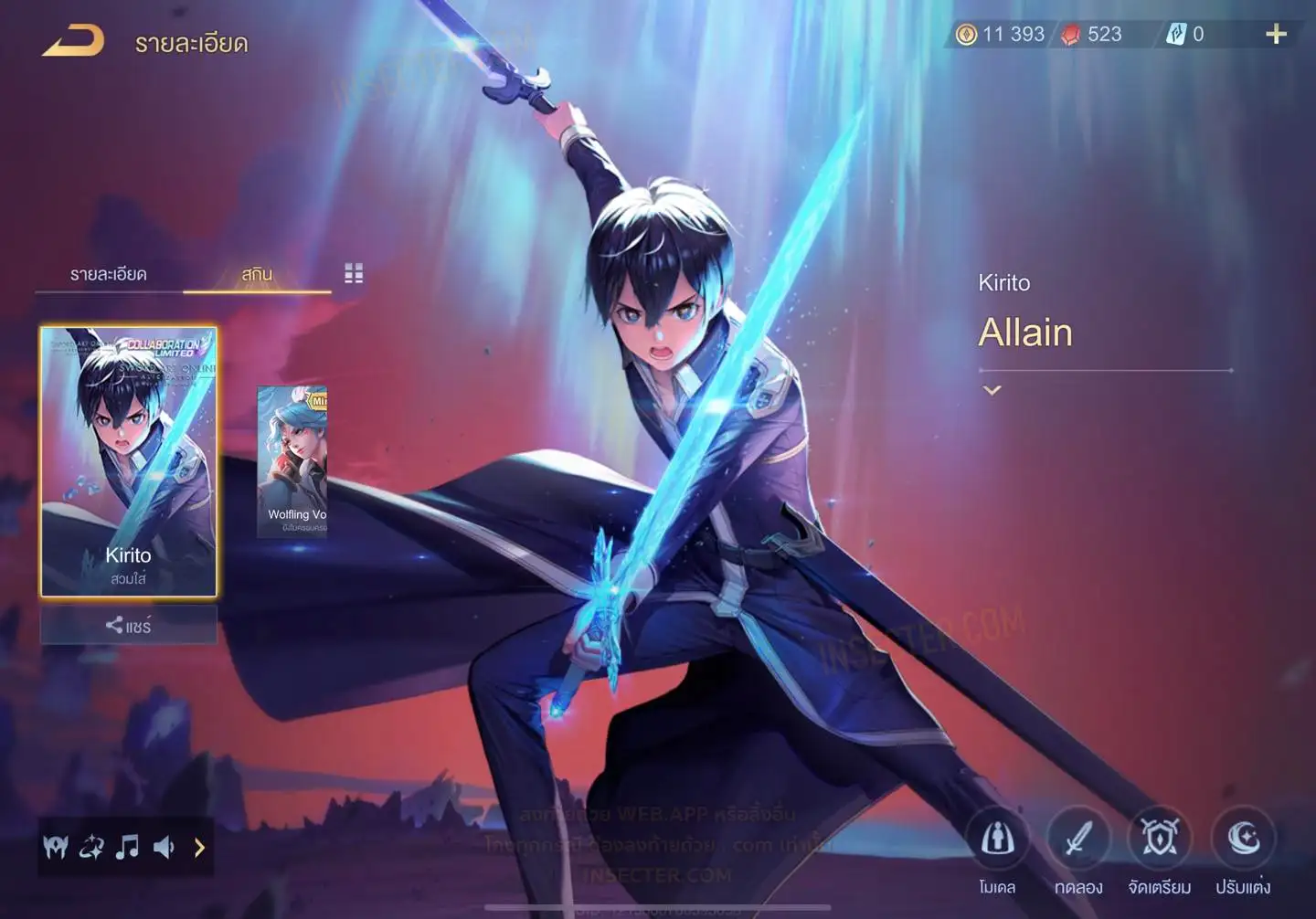Click the music note icon
Viewport: 1316px width, 919px height.
tap(127, 848)
